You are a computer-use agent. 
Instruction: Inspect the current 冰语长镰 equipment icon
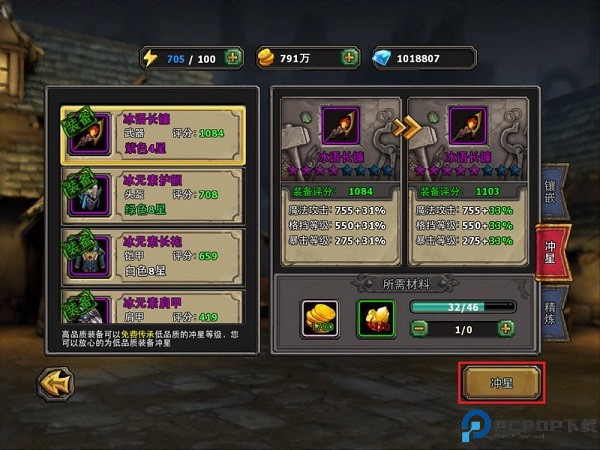coord(339,125)
